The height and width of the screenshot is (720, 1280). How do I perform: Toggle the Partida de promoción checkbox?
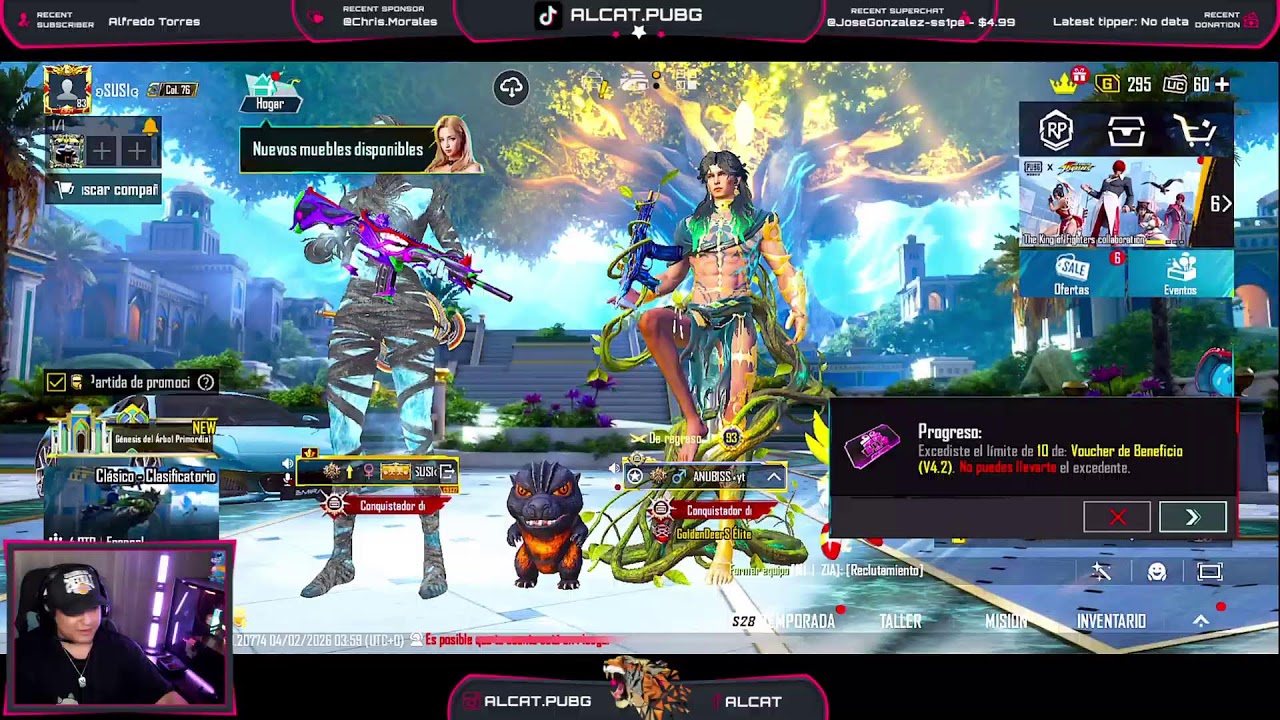click(56, 382)
